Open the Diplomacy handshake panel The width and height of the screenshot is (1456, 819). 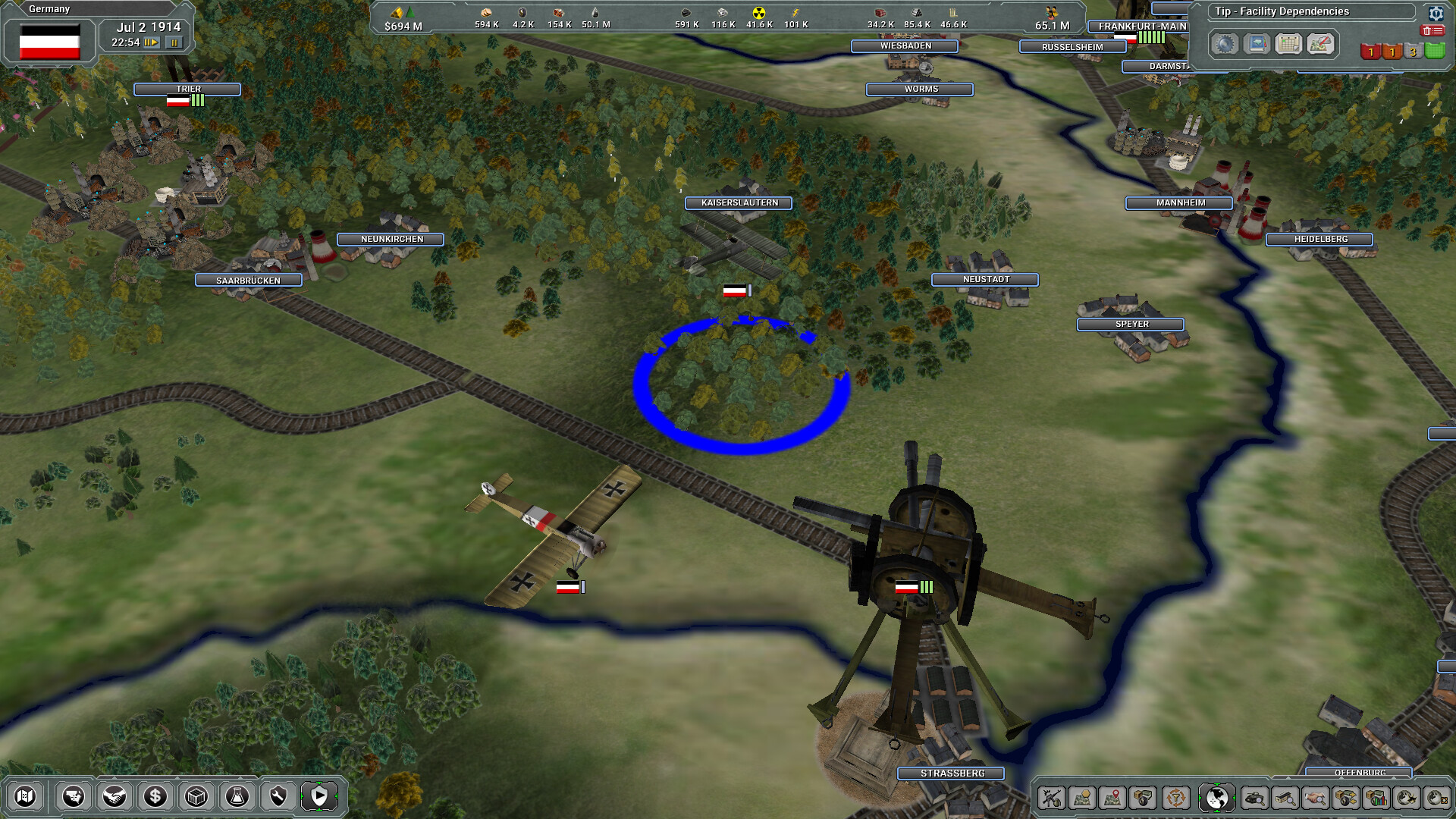point(114,796)
